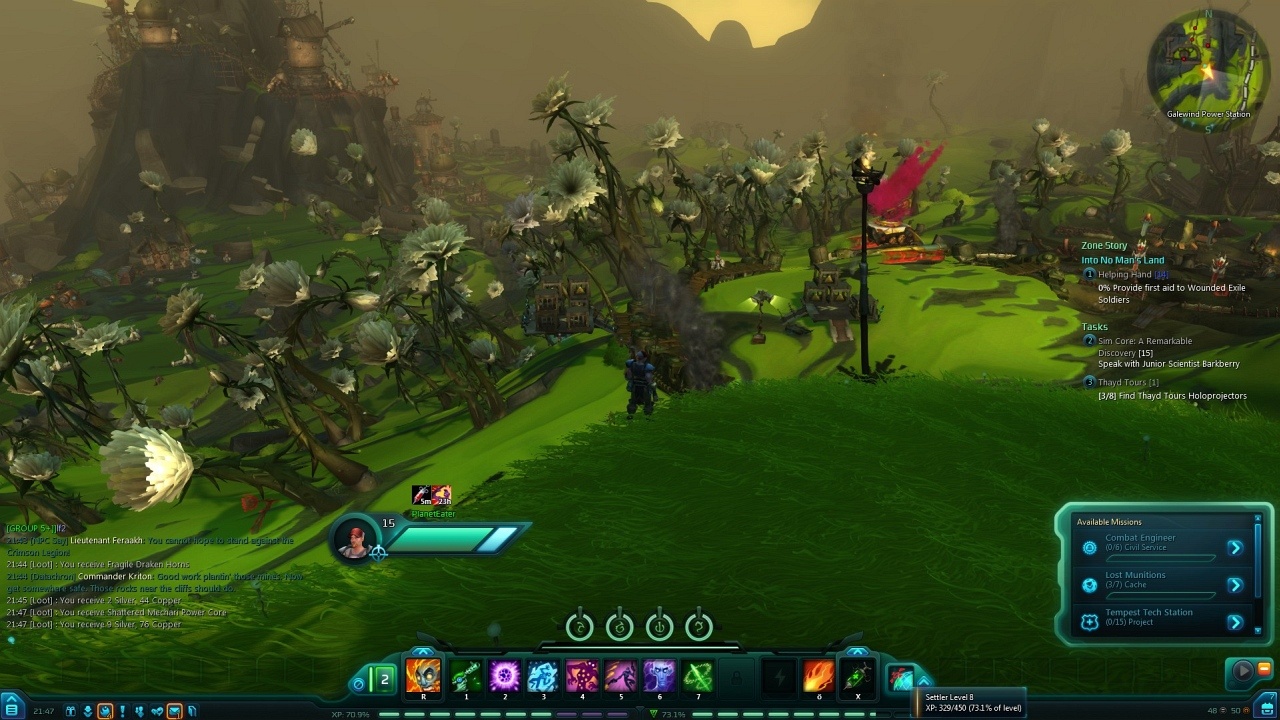Use the fire flame ability icon
The width and height of the screenshot is (1280, 720).
pos(818,677)
